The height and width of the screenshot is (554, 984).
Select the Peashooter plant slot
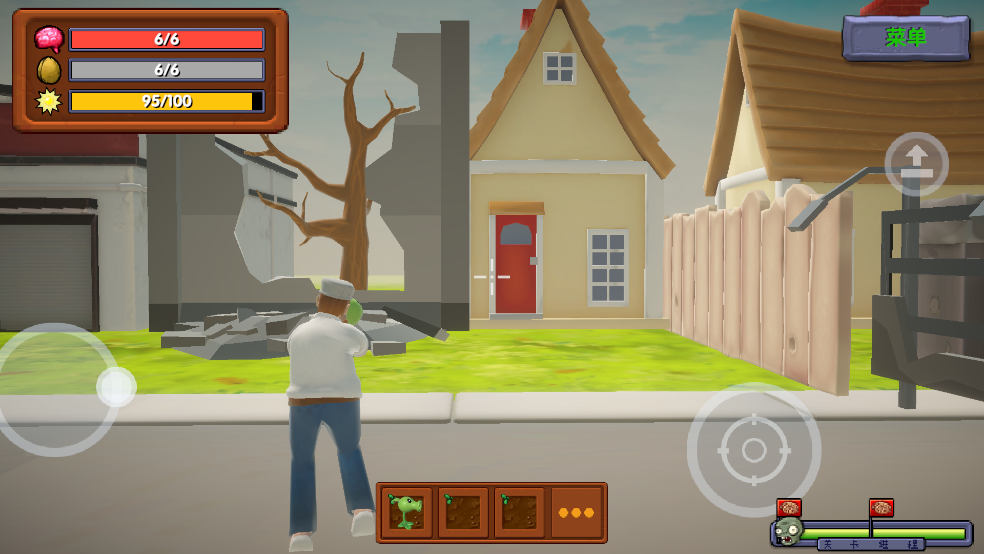pyautogui.click(x=407, y=512)
